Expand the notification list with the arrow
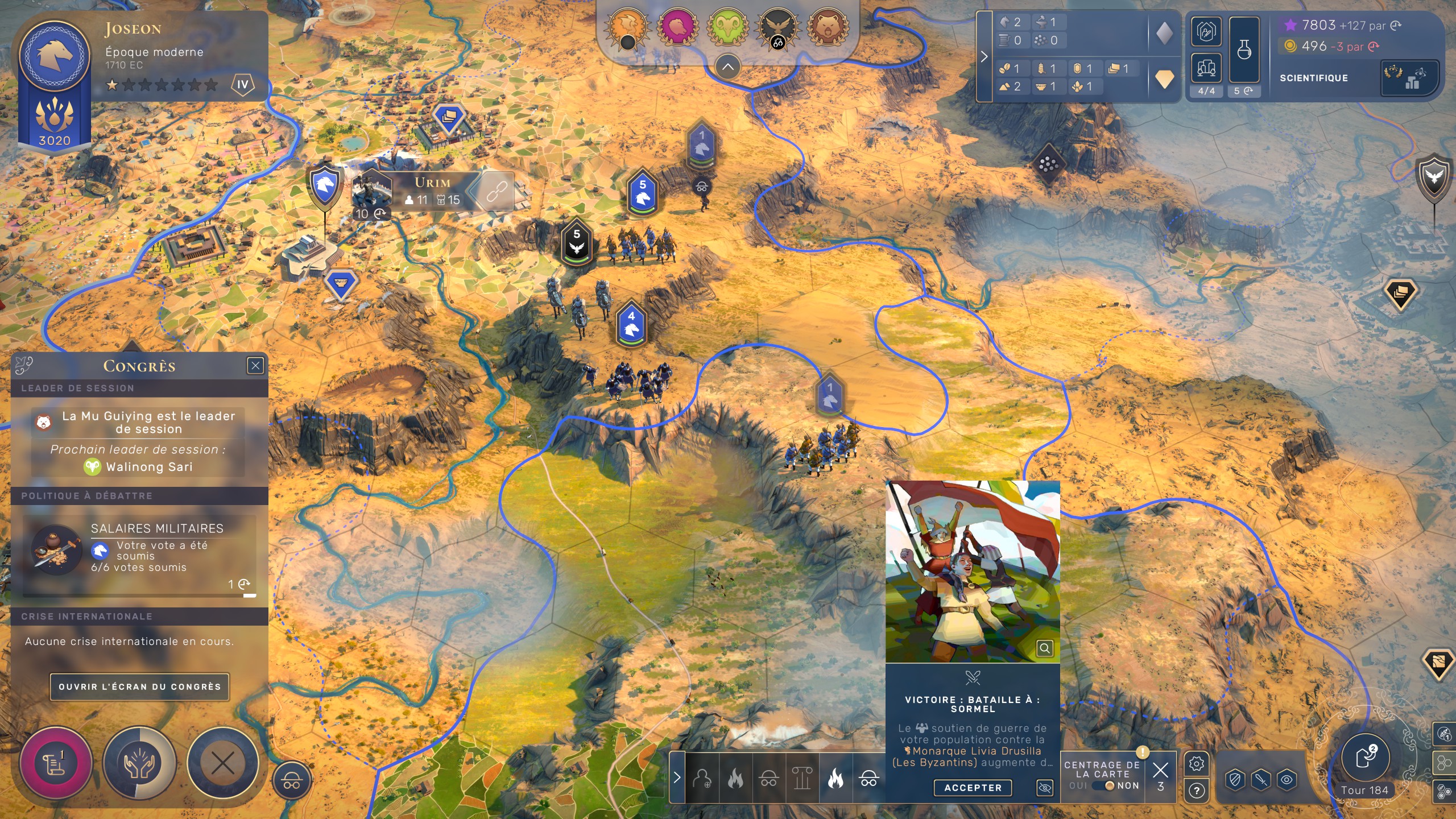Screen dimensions: 1456x819 677,777
